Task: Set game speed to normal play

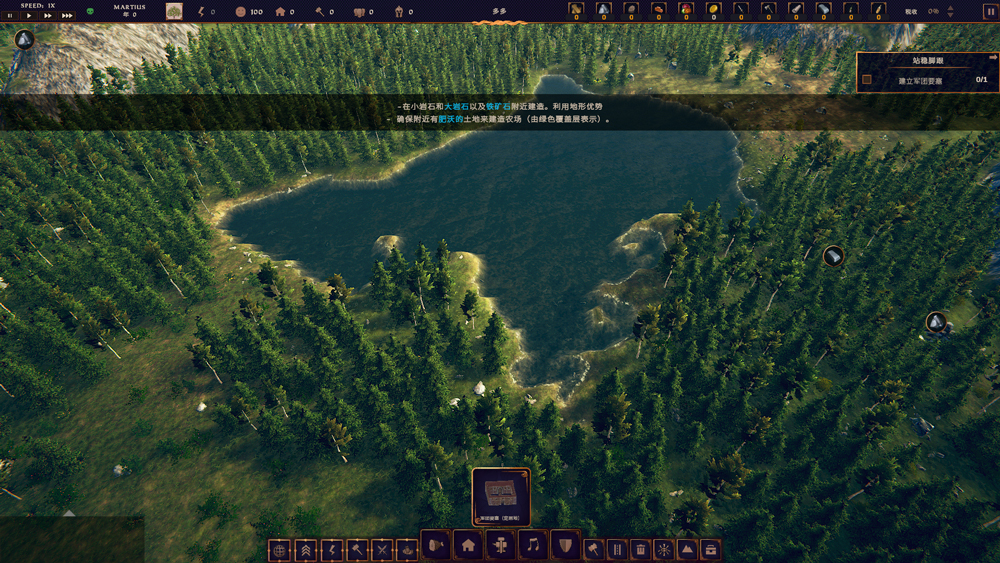Action: [29, 16]
